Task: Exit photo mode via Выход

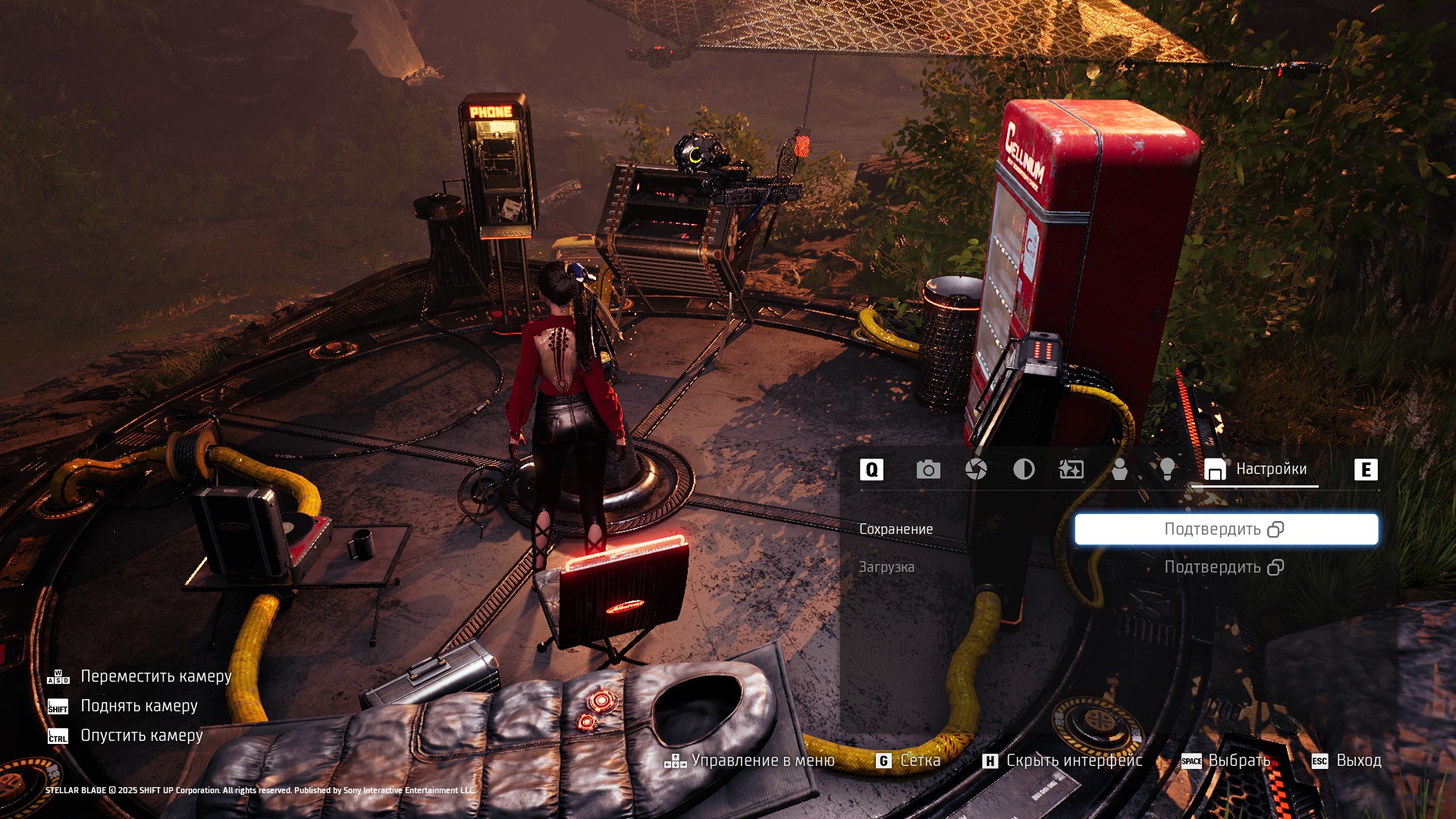Action: (1347, 761)
